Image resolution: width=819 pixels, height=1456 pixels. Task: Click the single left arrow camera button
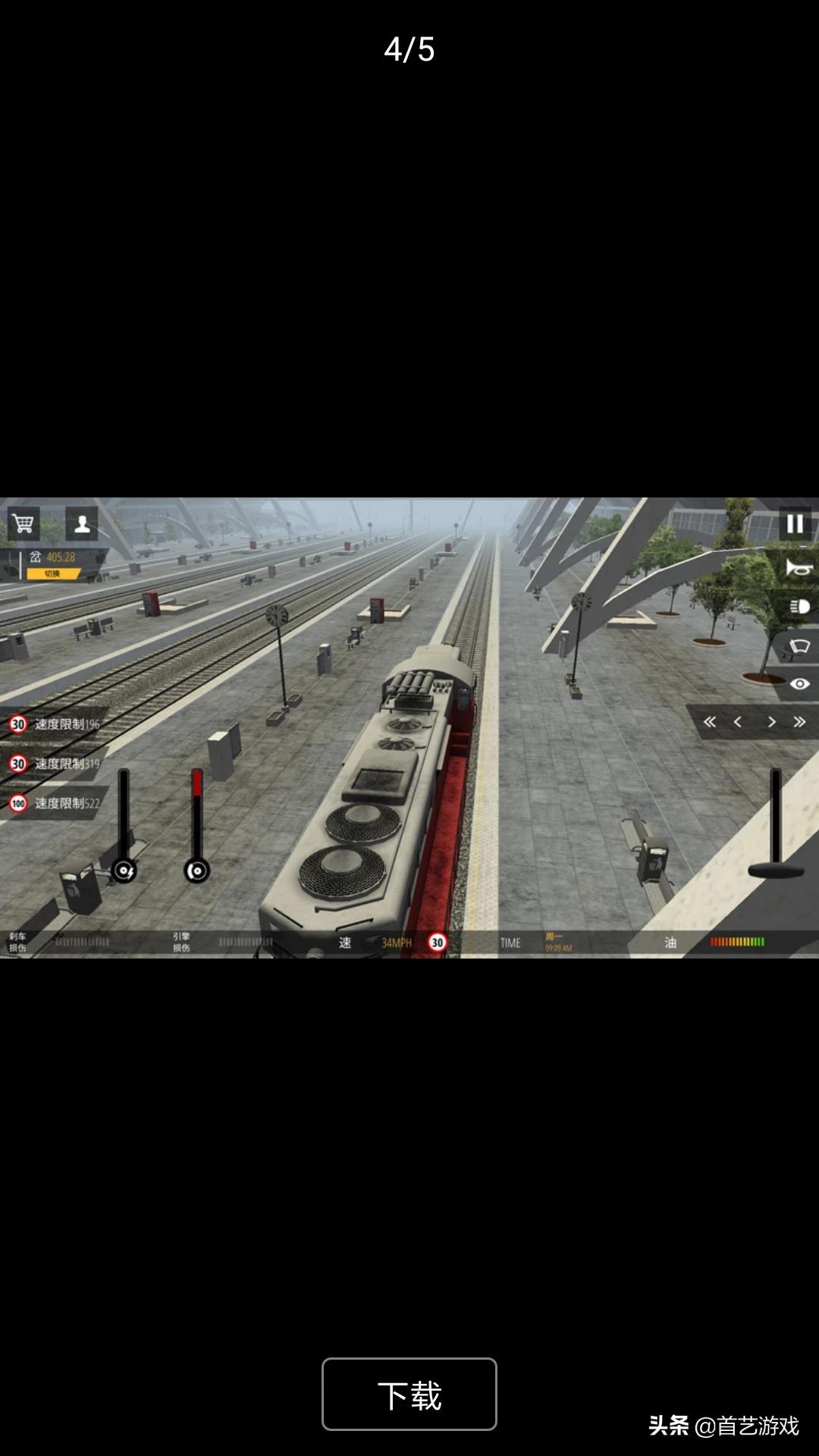coord(738,722)
